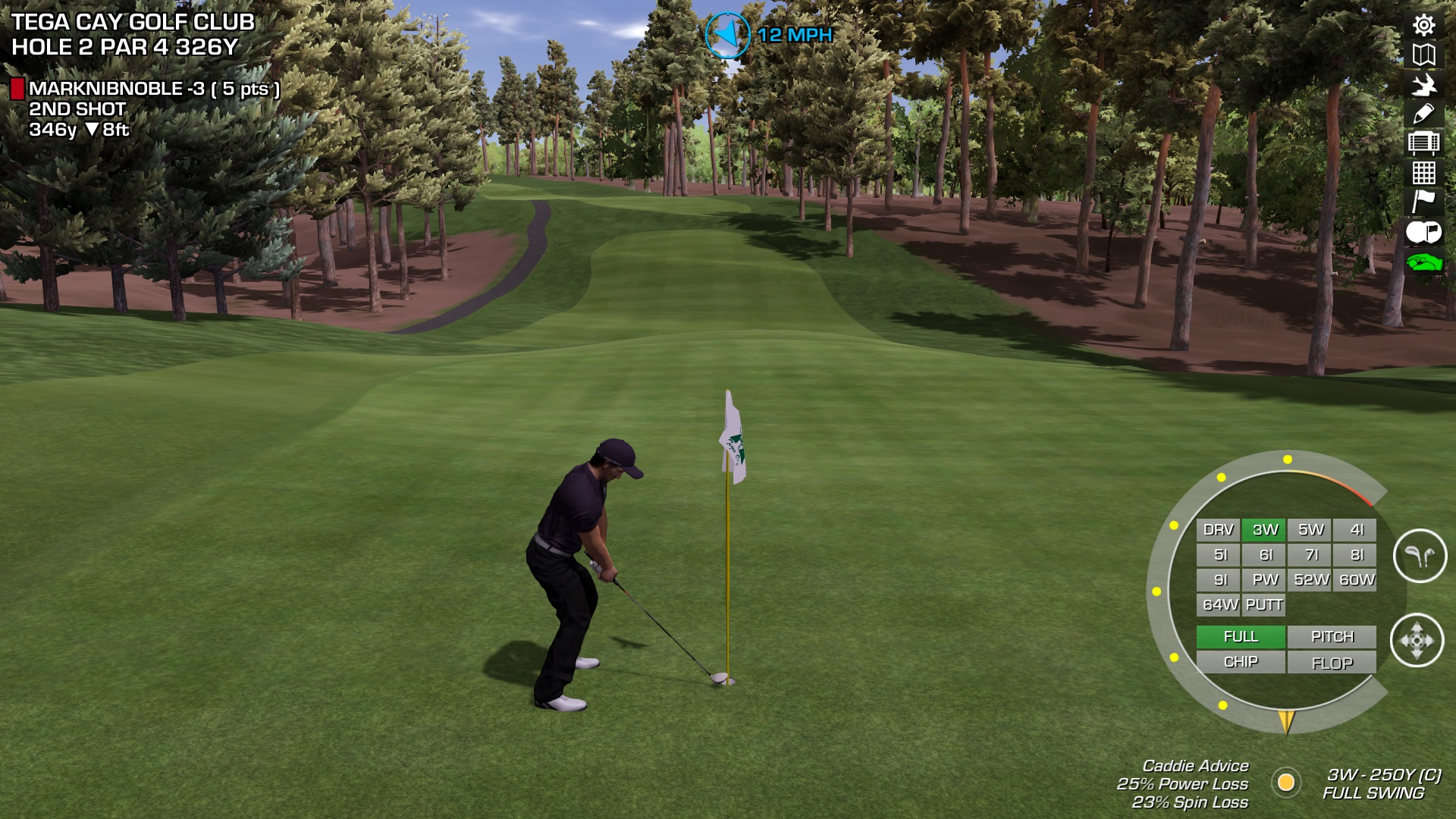Switch to the PW pitching wedge

1264,580
